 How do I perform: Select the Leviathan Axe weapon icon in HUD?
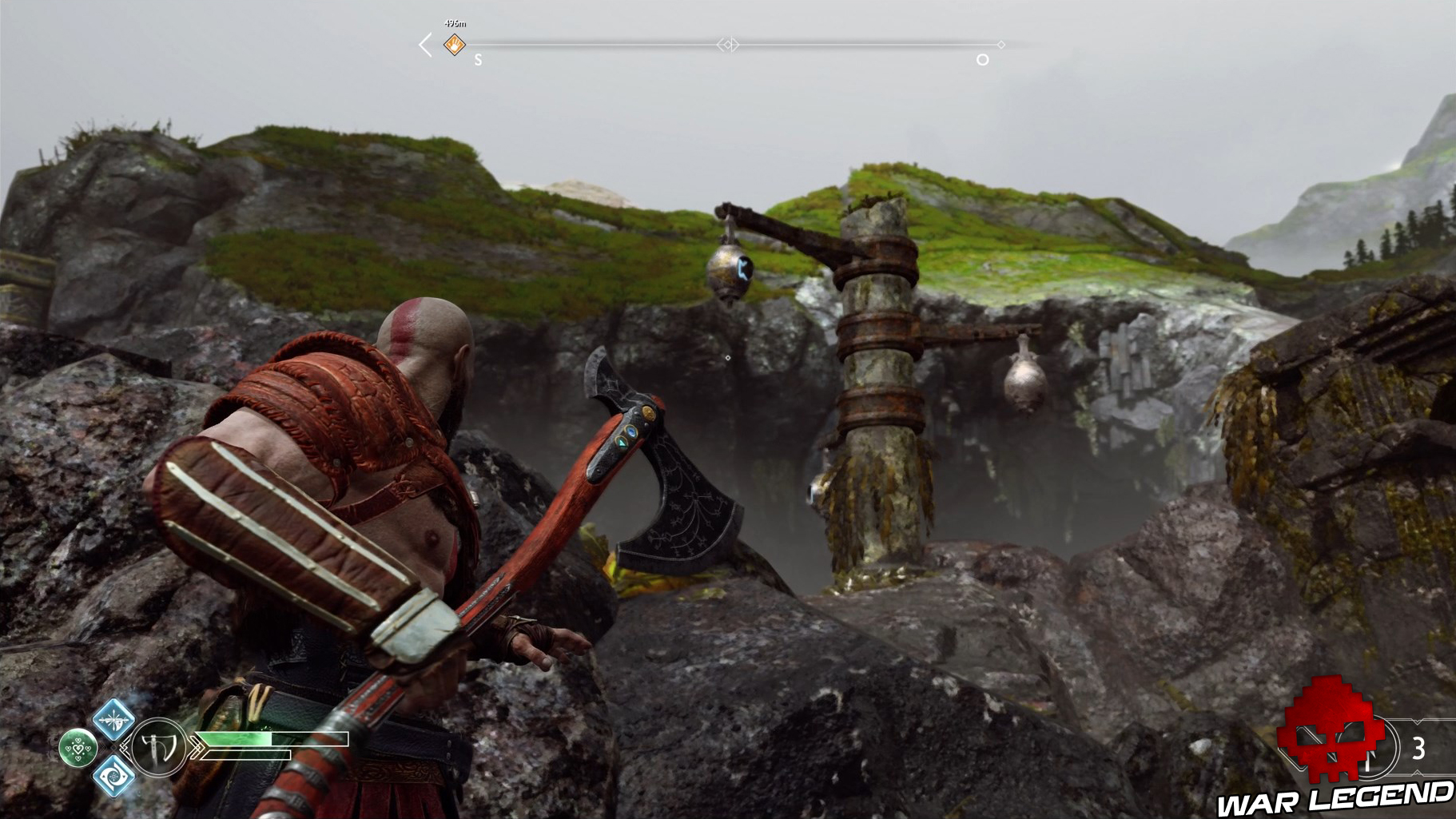pos(157,745)
